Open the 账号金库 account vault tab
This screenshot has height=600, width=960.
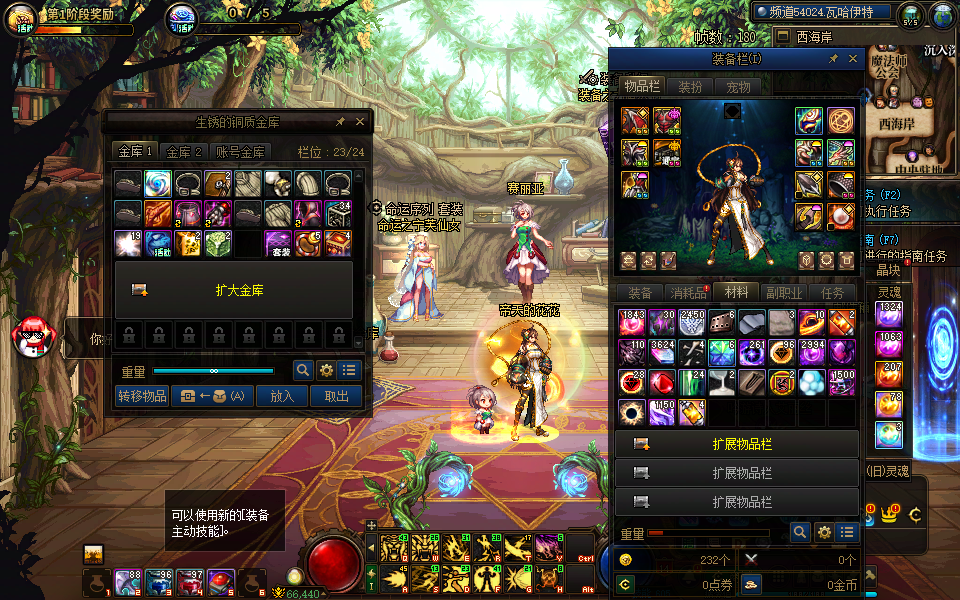click(241, 152)
